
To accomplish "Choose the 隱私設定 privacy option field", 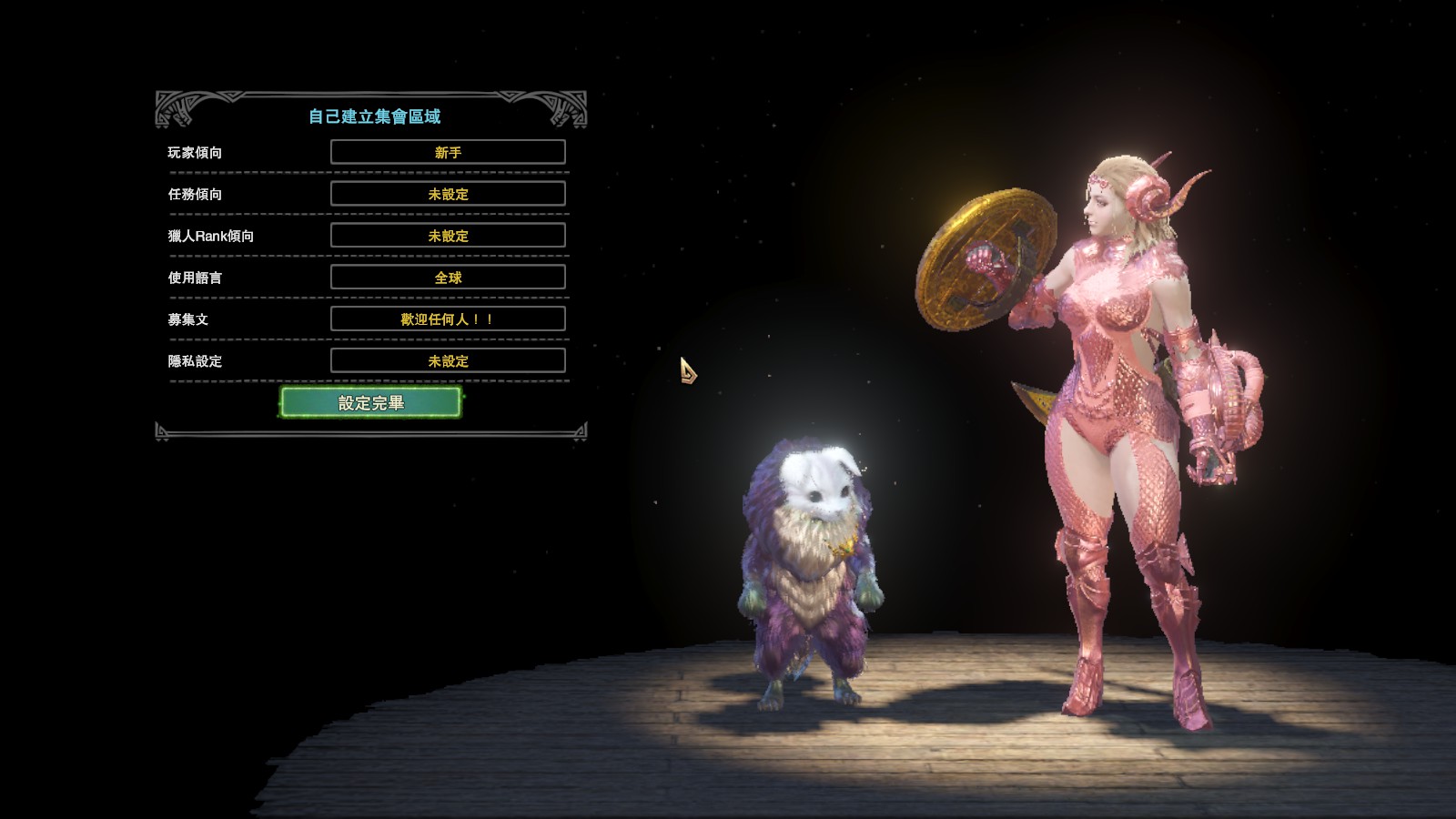I will point(448,361).
